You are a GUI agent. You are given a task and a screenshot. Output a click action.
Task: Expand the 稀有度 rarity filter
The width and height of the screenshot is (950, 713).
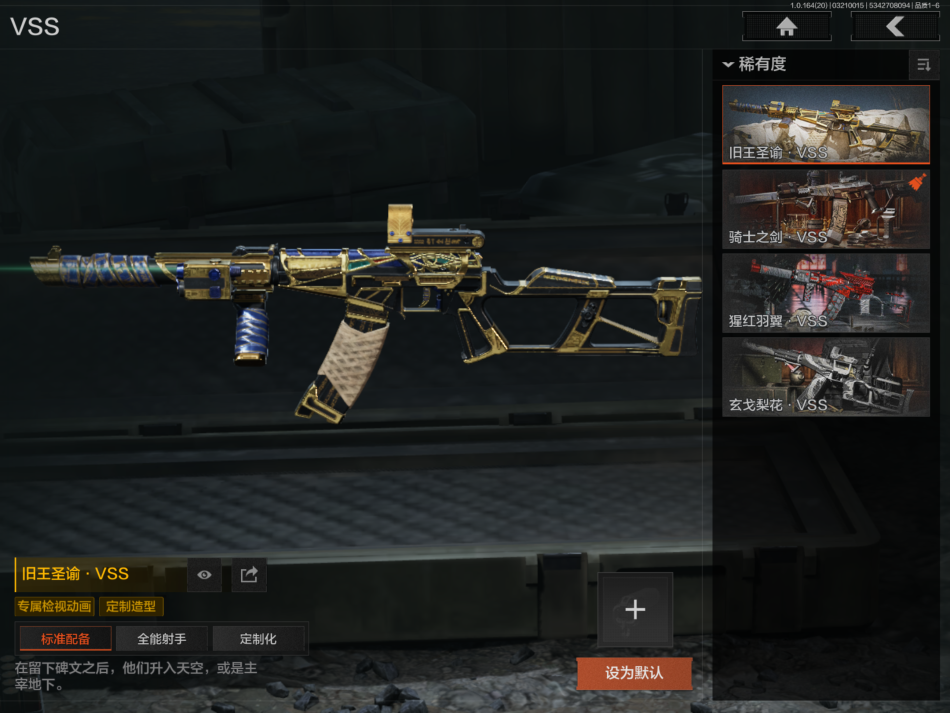click(756, 65)
